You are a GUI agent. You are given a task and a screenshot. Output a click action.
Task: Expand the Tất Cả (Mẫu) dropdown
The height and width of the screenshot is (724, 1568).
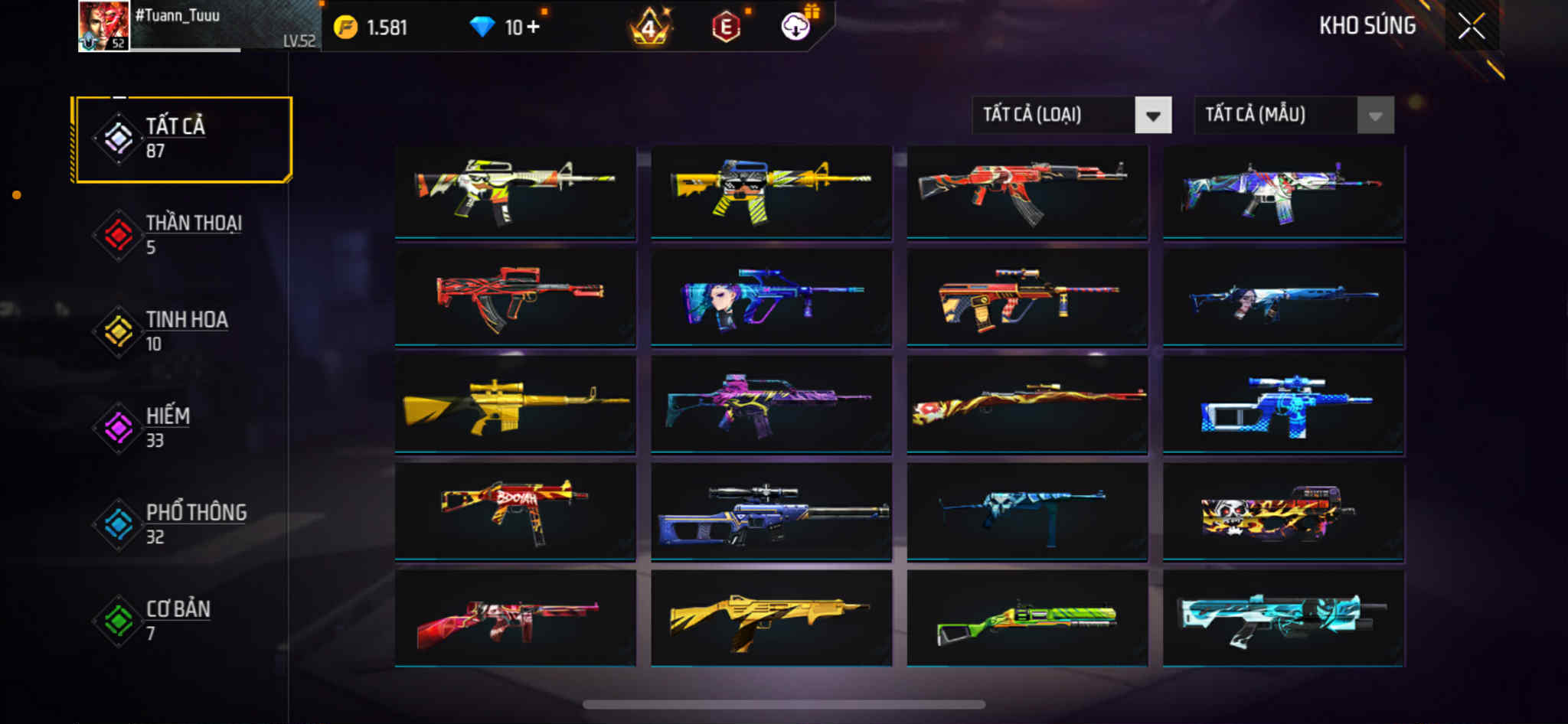[x=1293, y=116]
